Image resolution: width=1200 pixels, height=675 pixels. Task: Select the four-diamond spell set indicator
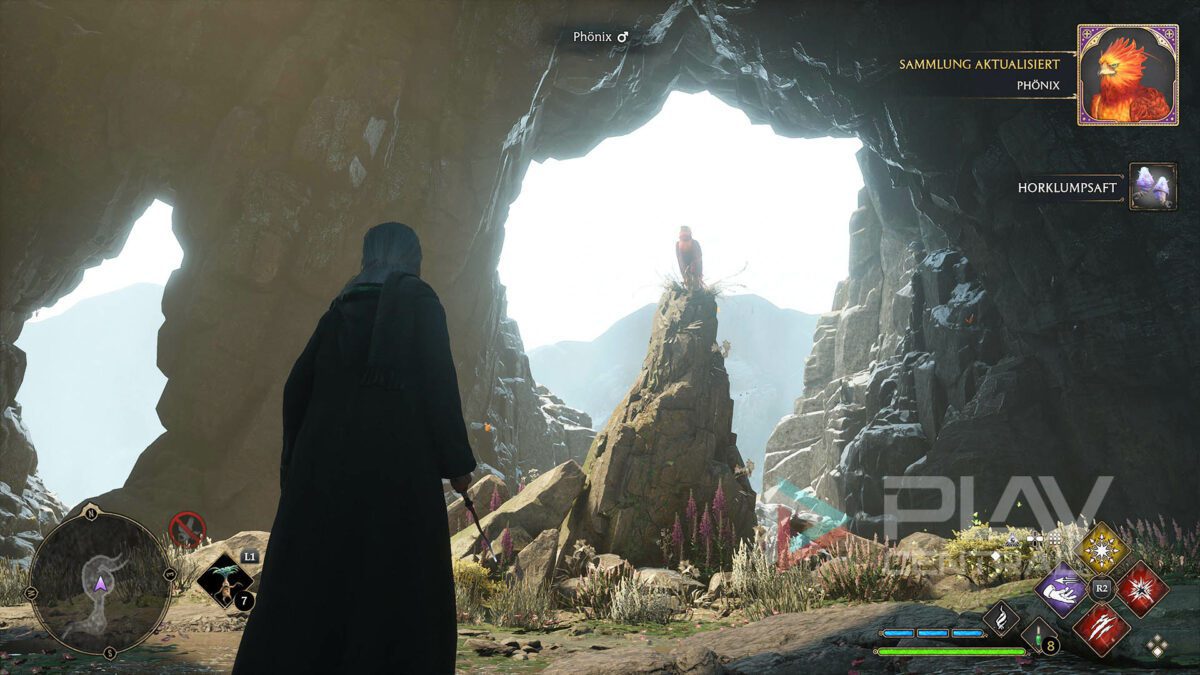1157,646
